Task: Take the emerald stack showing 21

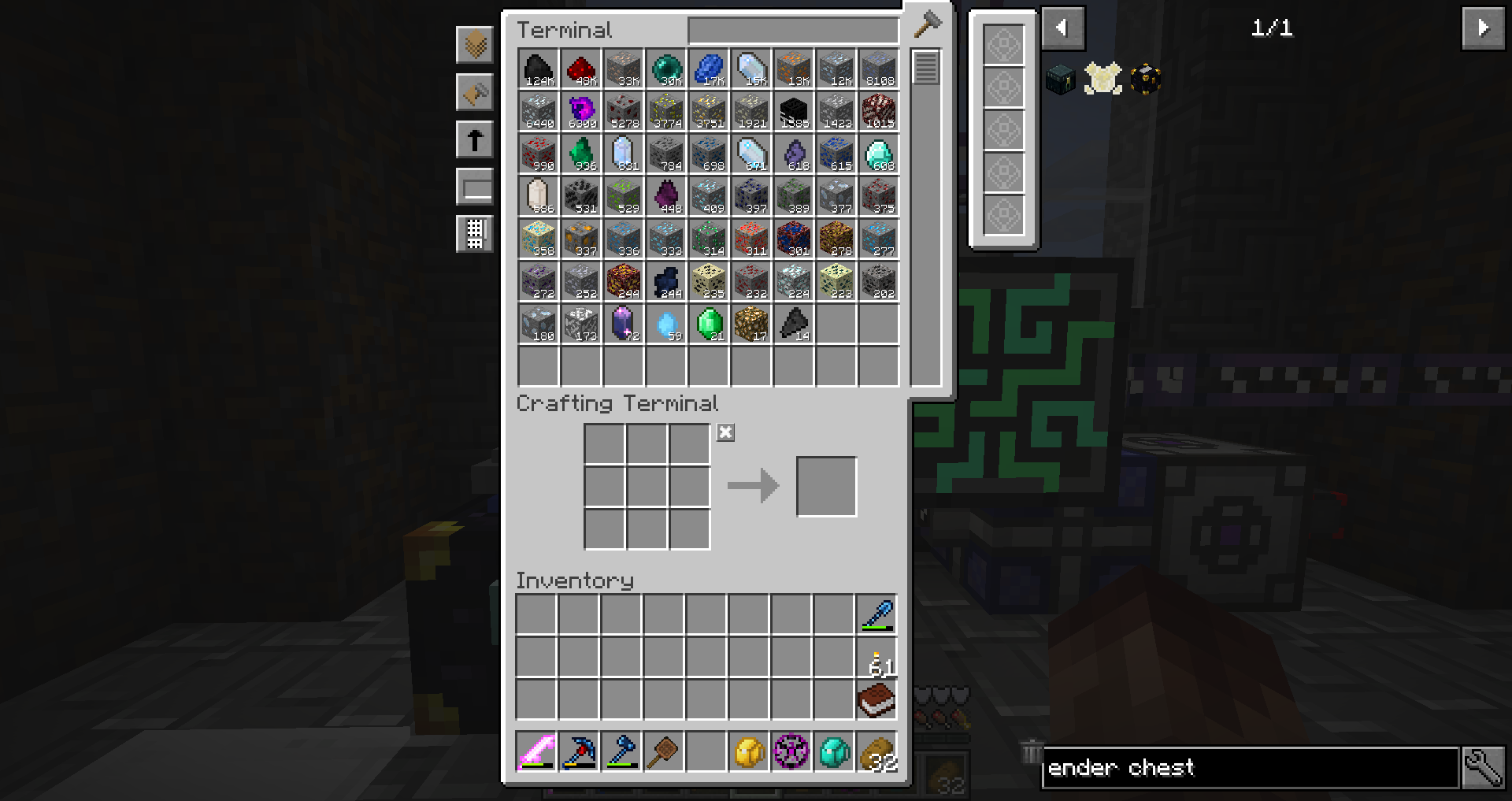Action: tap(709, 324)
